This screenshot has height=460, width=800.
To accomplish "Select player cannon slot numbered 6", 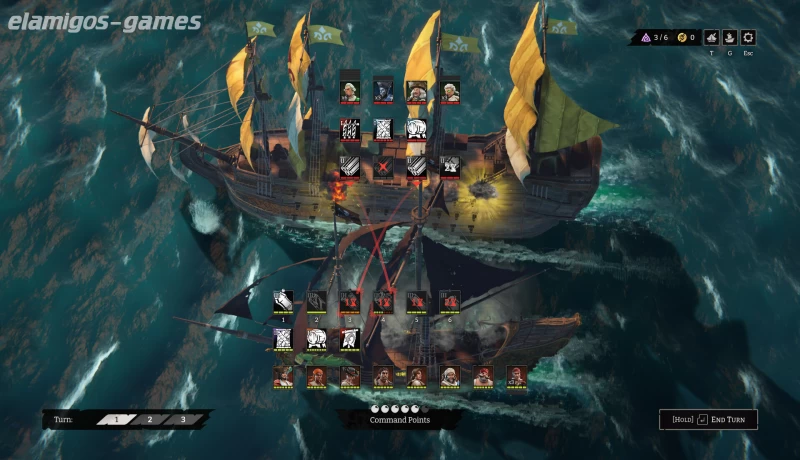I will click(450, 300).
